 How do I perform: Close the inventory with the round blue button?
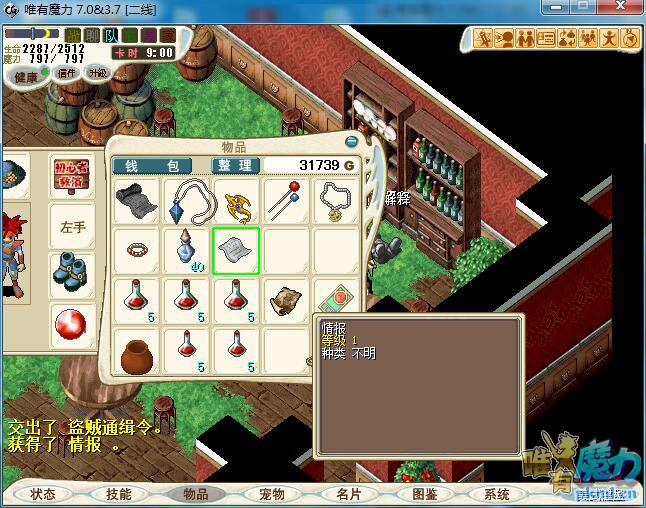pos(351,143)
